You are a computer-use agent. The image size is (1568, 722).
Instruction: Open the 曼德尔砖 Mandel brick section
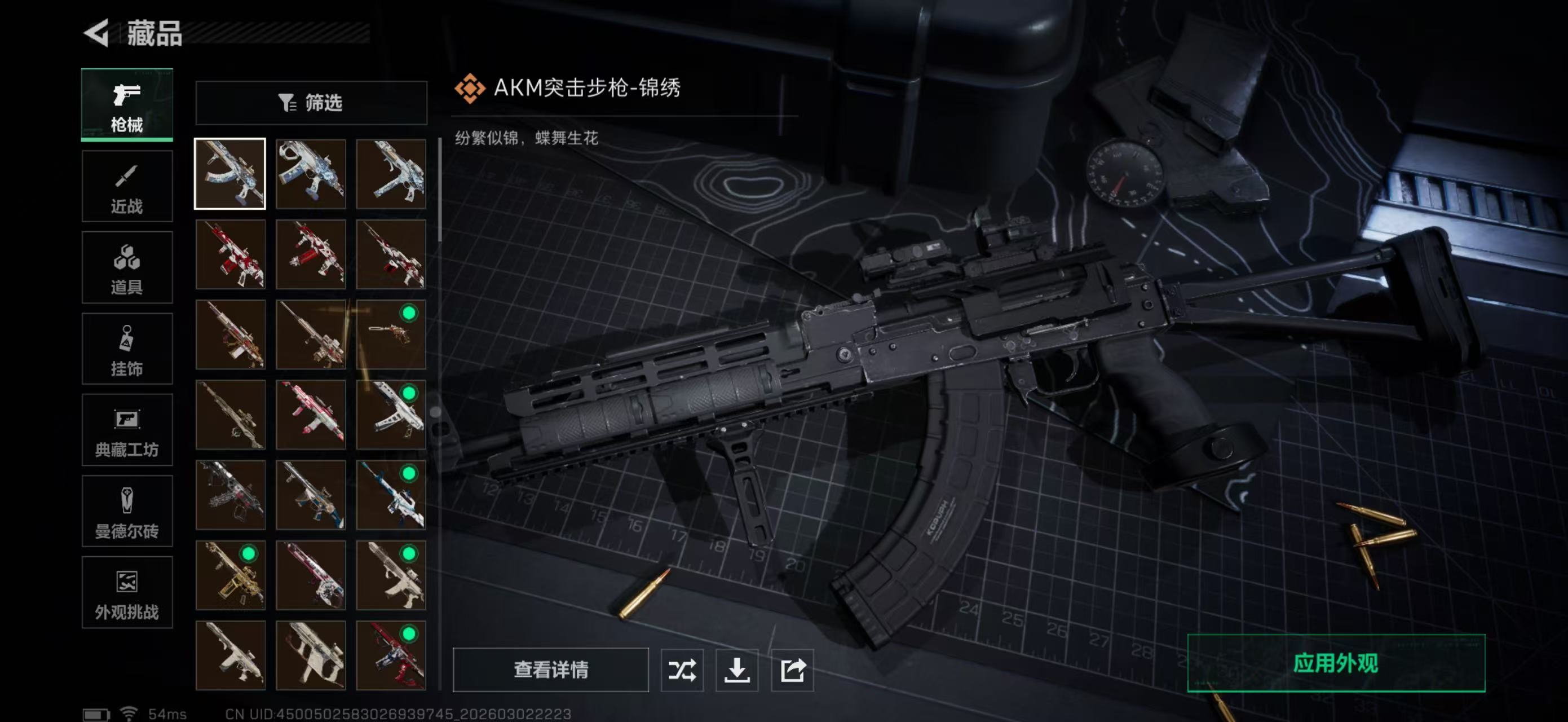(x=127, y=512)
